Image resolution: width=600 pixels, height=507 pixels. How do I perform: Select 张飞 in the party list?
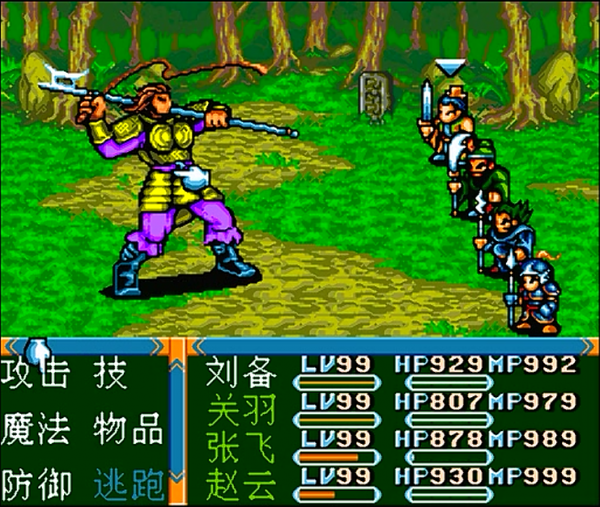point(240,446)
